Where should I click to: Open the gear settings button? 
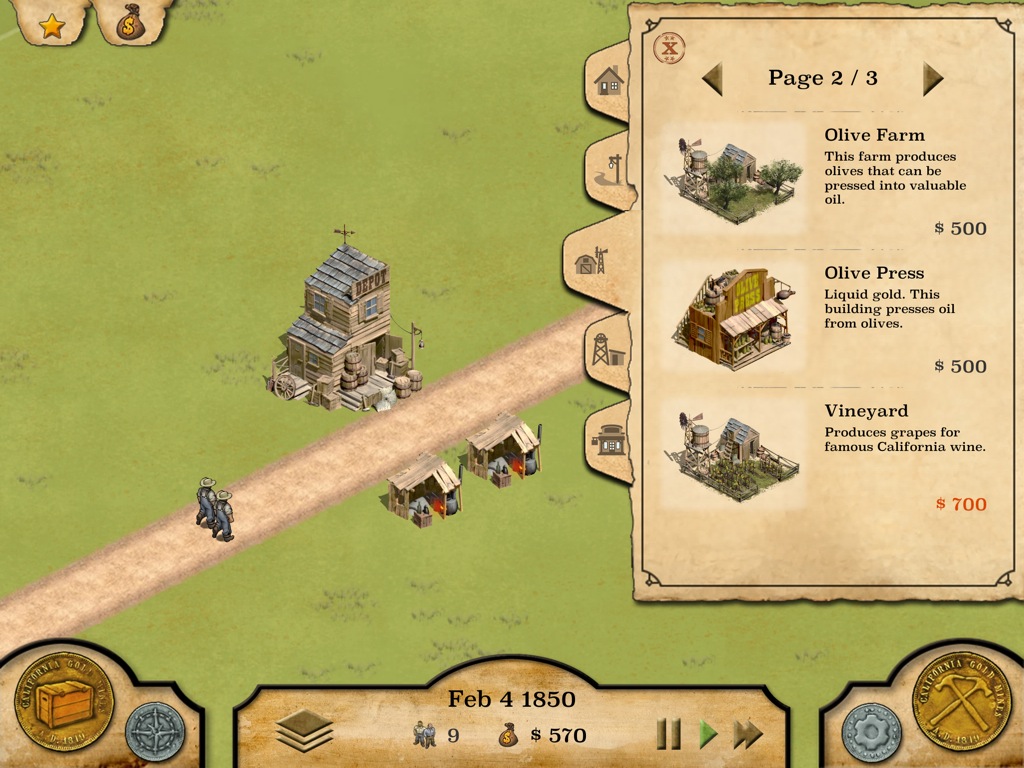868,732
